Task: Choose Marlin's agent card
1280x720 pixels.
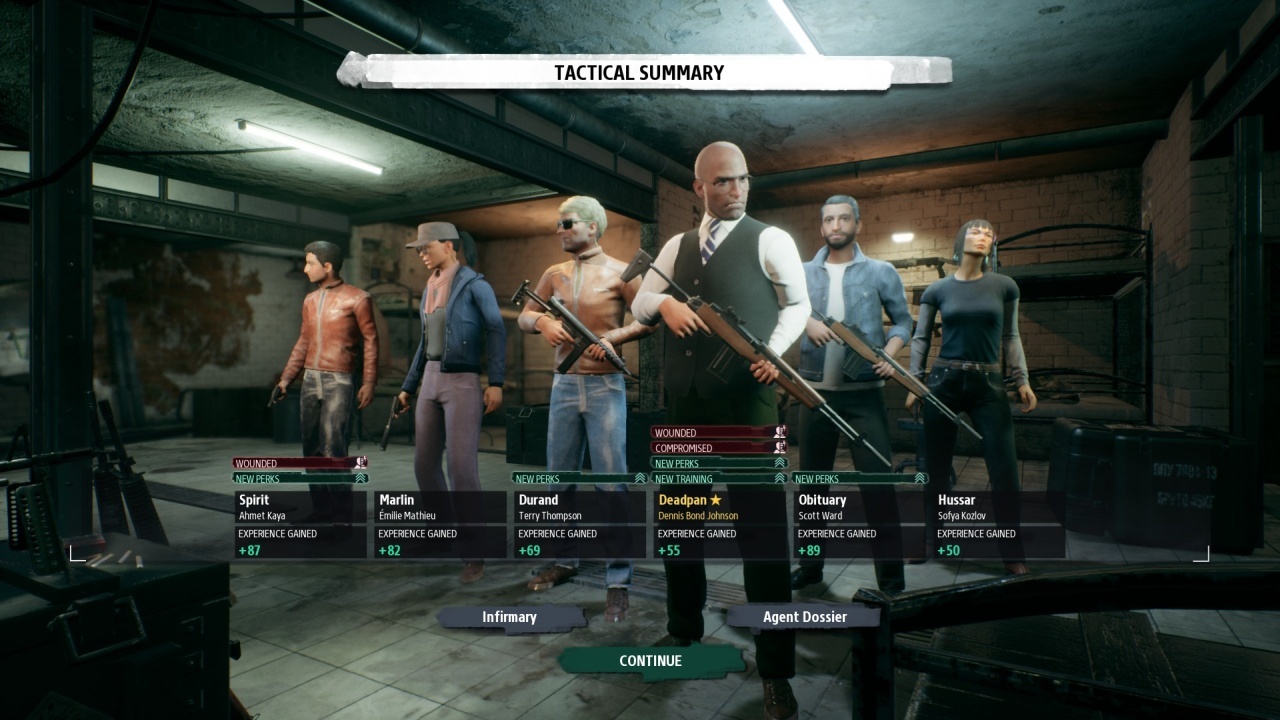Action: click(440, 524)
